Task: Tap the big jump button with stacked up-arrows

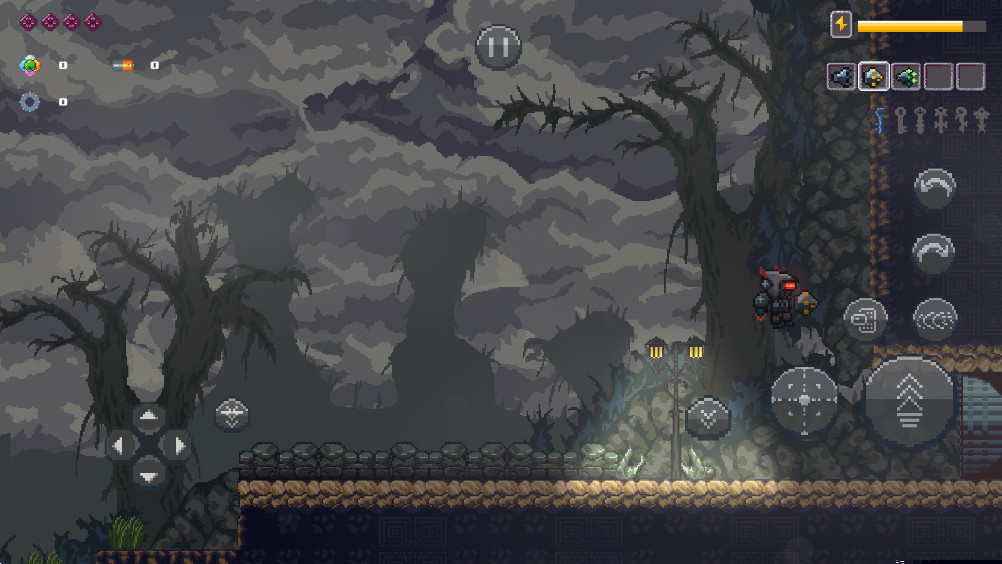Action: [x=910, y=402]
